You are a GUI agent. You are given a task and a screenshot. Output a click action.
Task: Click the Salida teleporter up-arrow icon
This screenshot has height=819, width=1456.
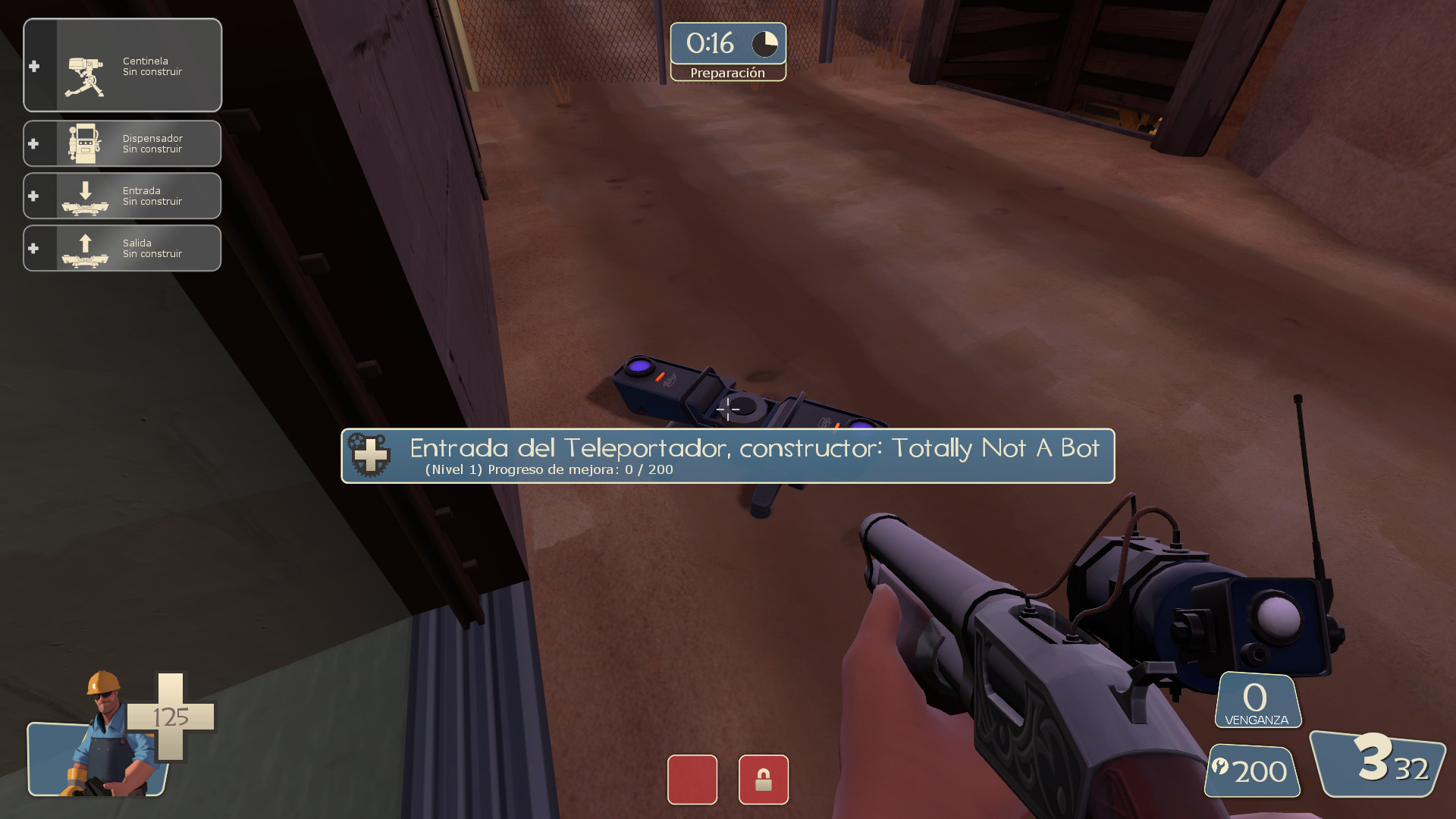pos(85,247)
